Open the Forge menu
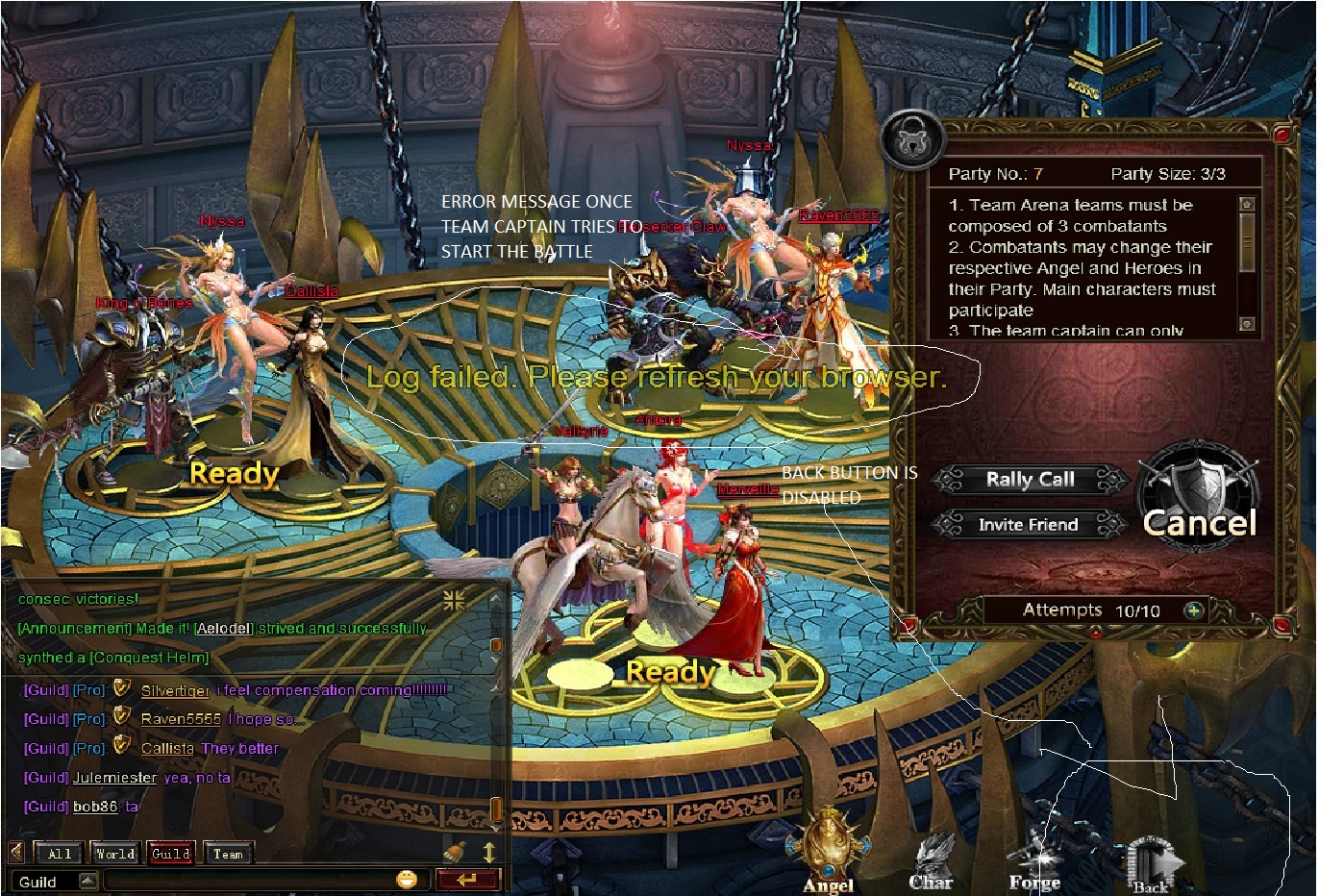Screen dimensions: 1344x896 pos(1034,860)
